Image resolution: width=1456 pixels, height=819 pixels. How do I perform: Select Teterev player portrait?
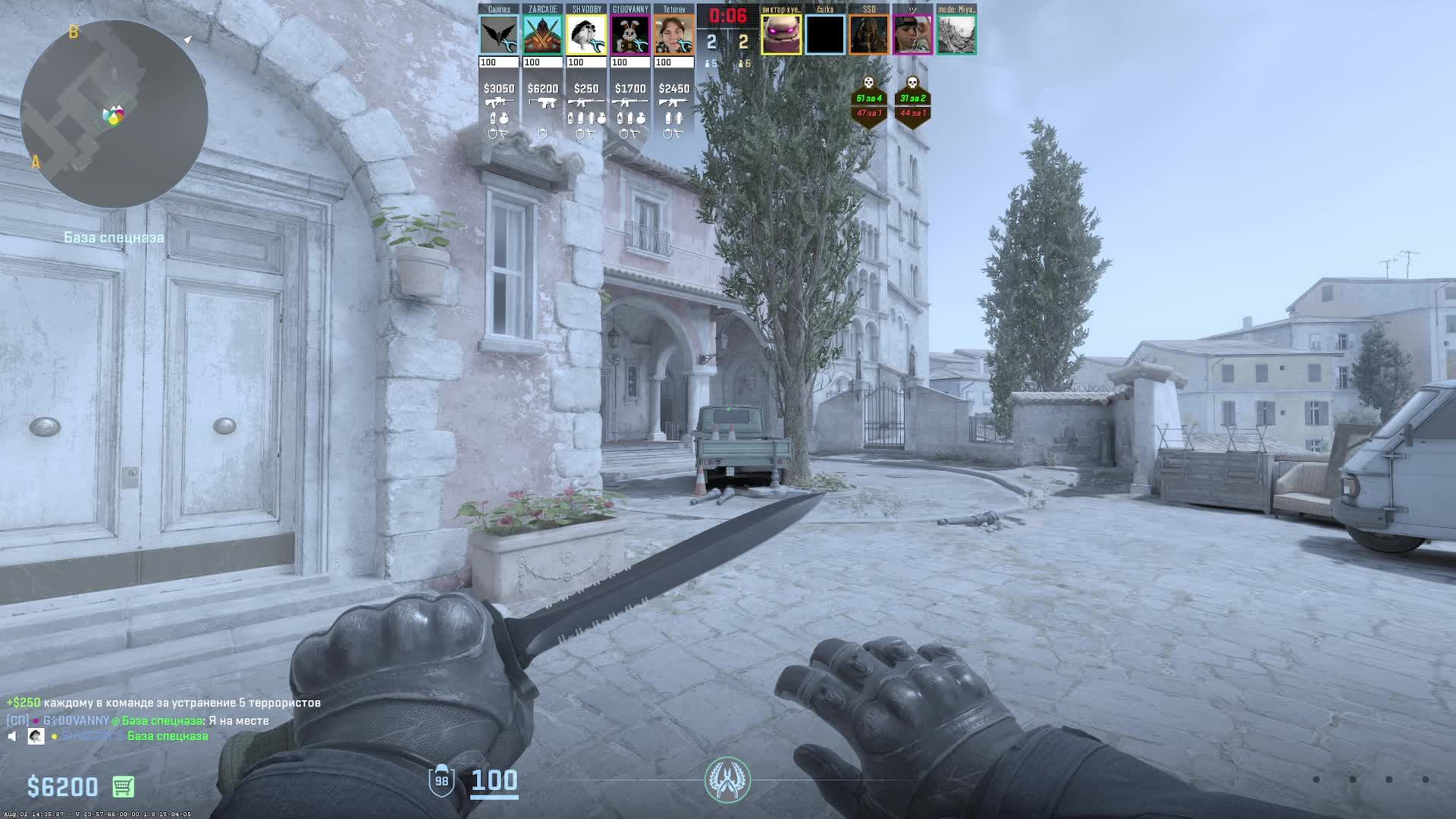[674, 35]
